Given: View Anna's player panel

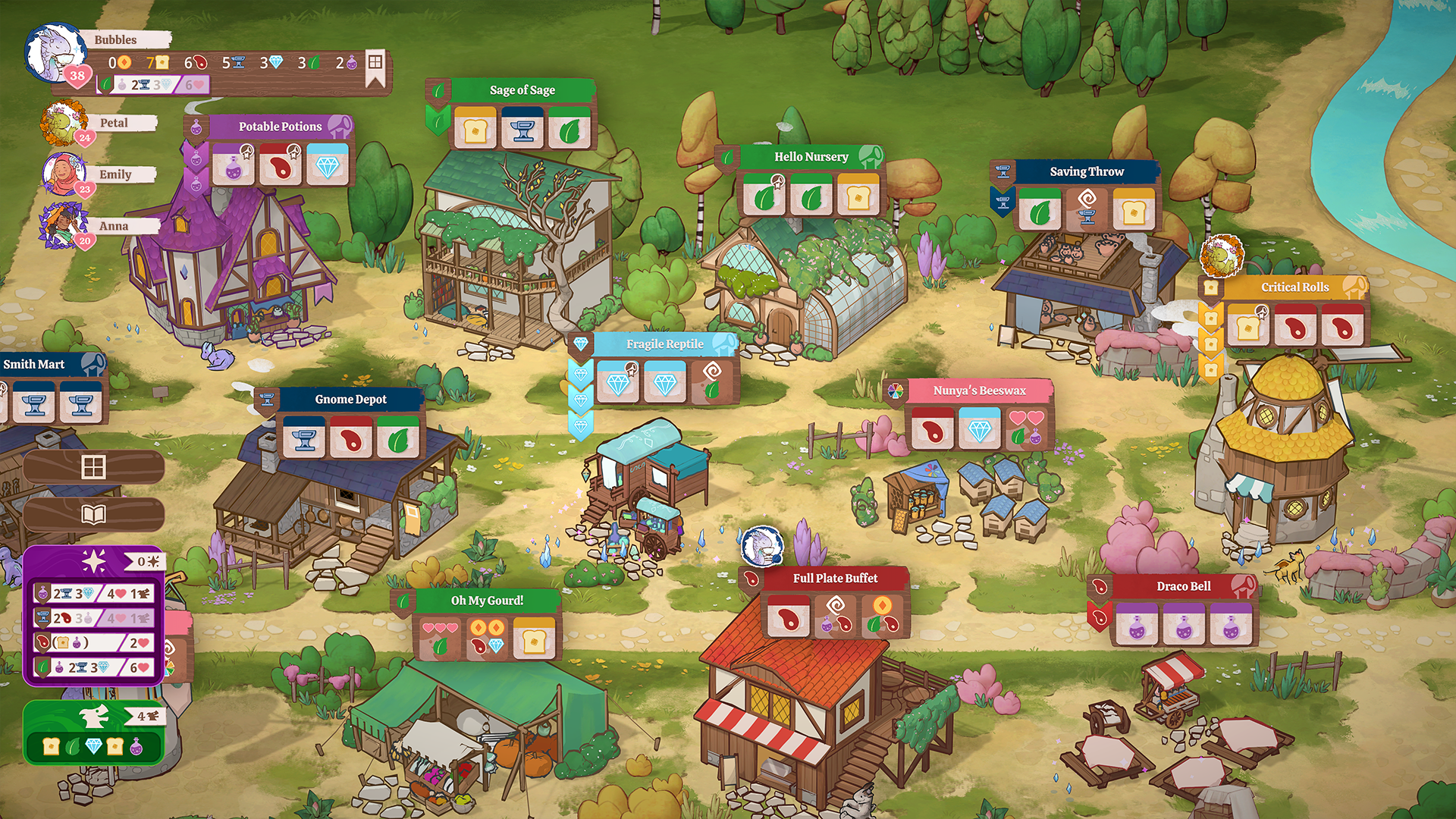Looking at the screenshot, I should click(x=114, y=227).
